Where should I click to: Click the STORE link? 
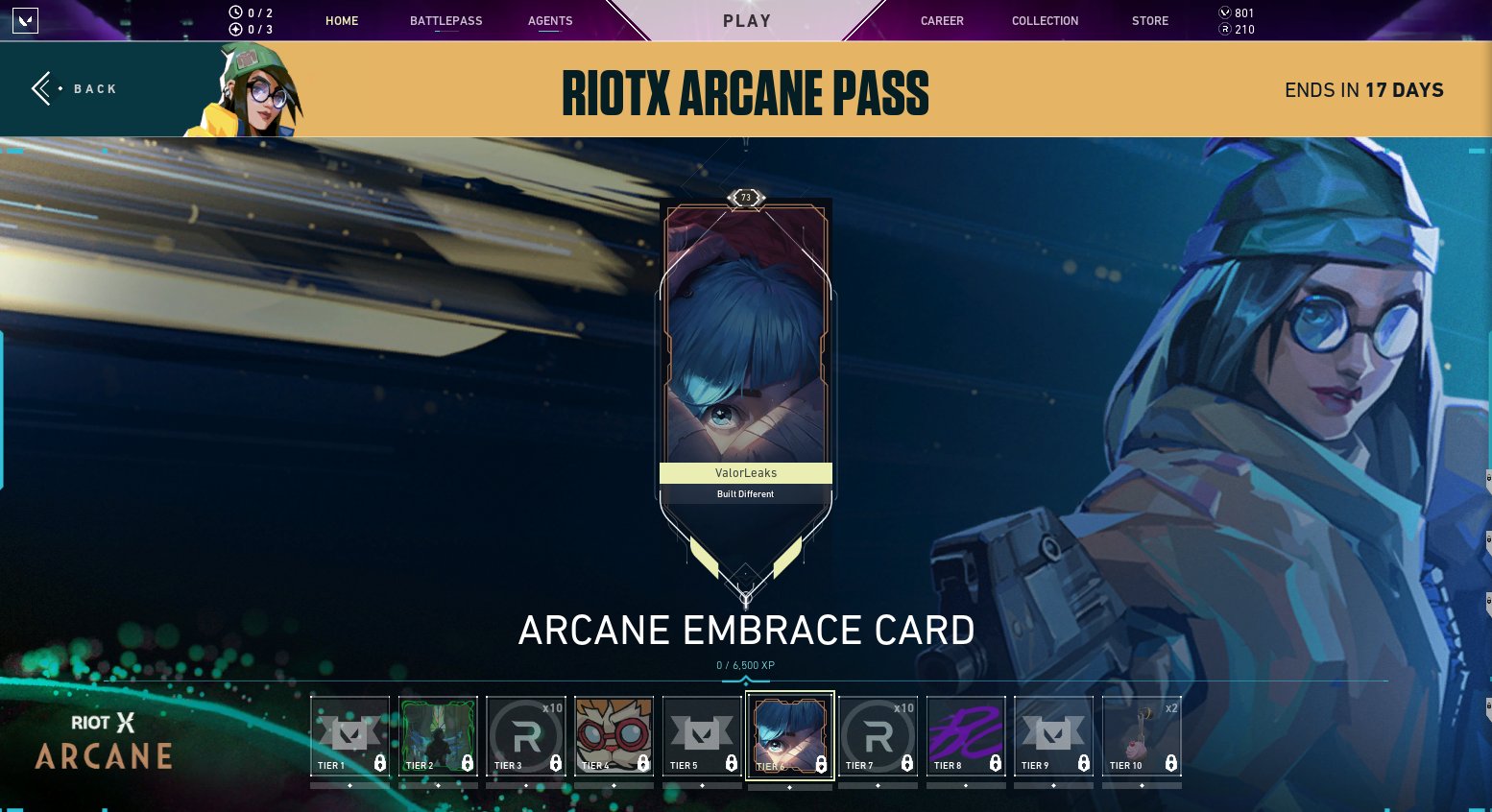pos(1149,20)
